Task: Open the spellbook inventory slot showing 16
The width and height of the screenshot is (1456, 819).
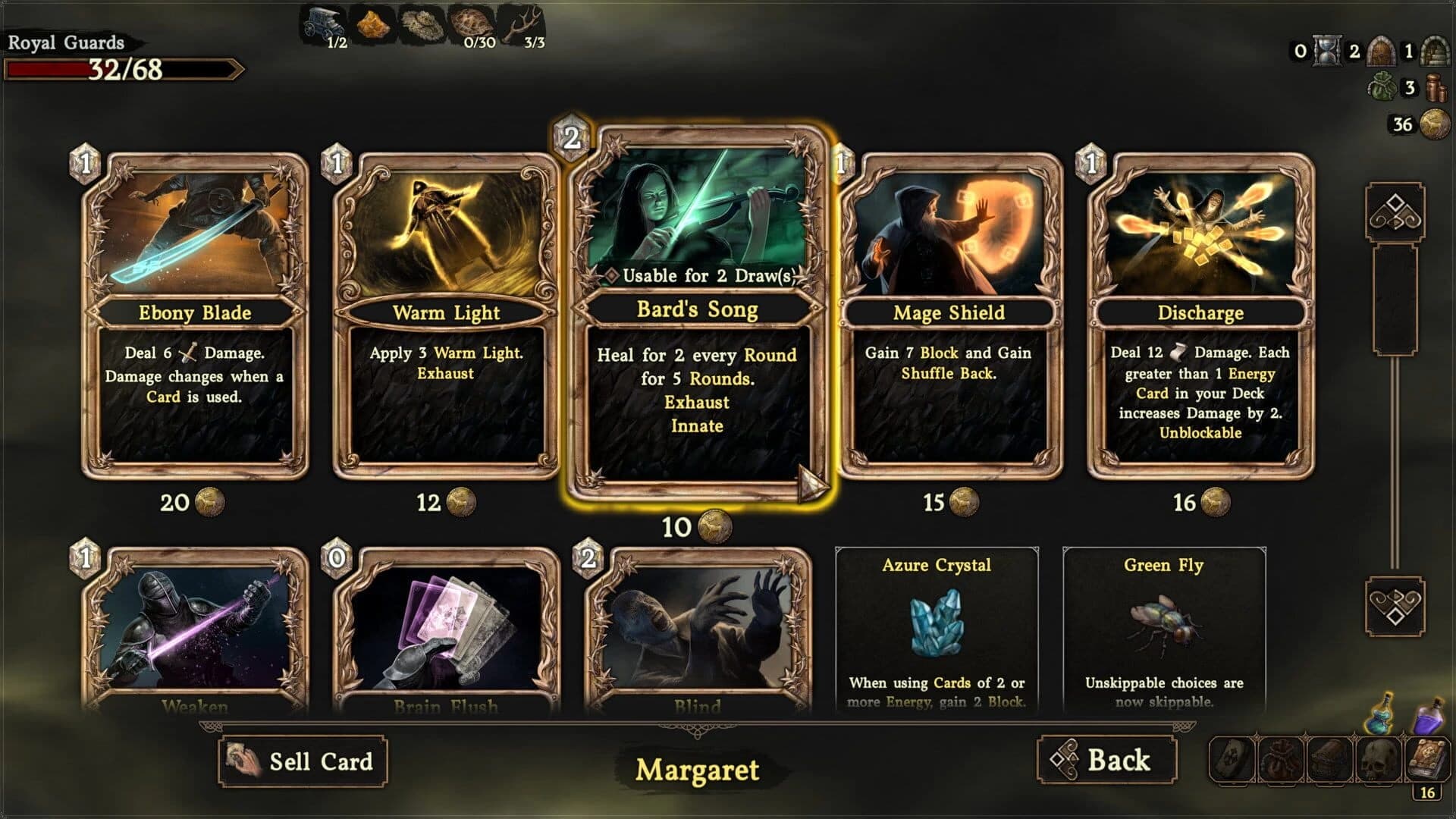Action: point(1427,758)
